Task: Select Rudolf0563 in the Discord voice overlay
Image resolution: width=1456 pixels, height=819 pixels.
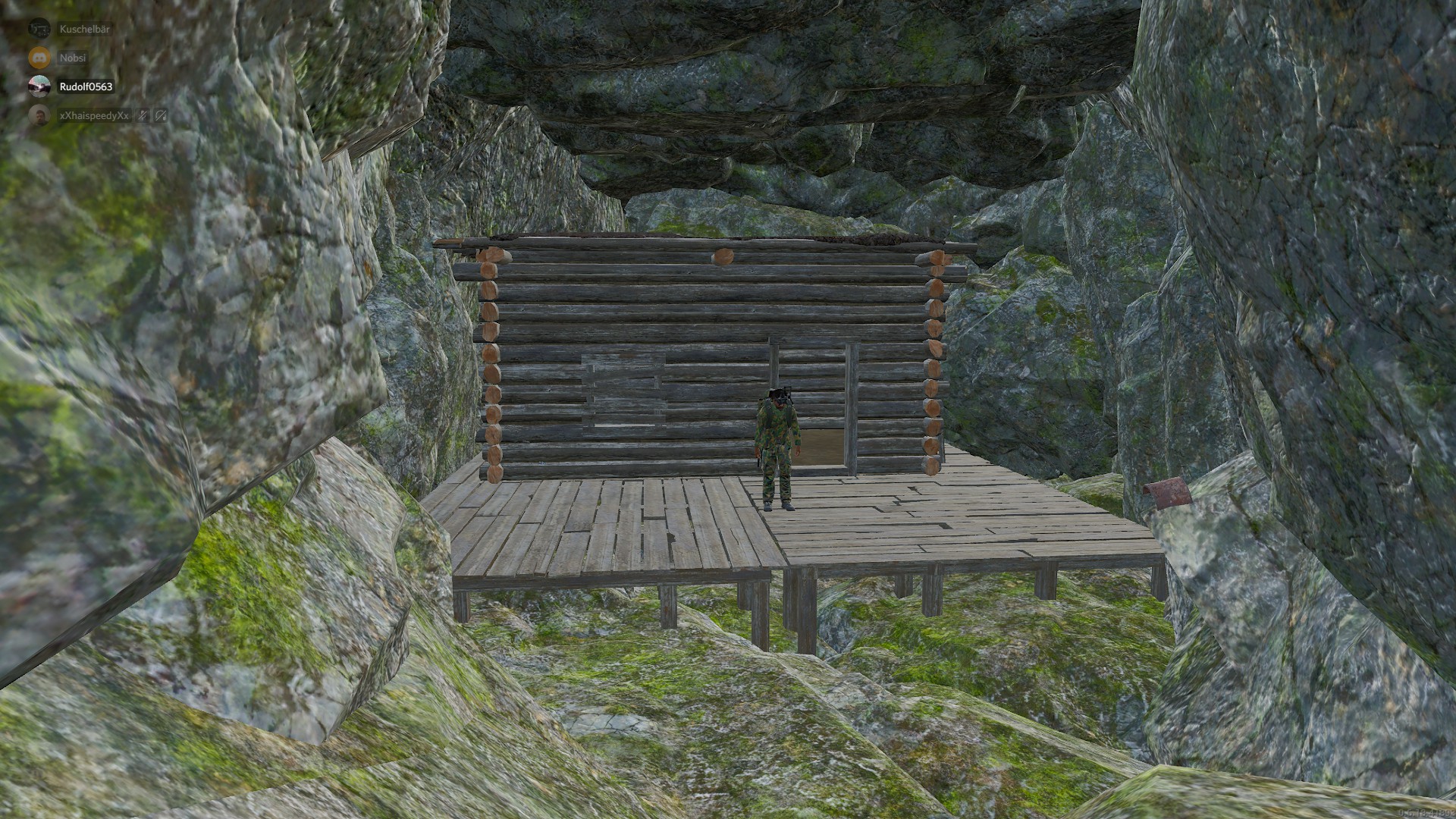Action: pyautogui.click(x=85, y=86)
